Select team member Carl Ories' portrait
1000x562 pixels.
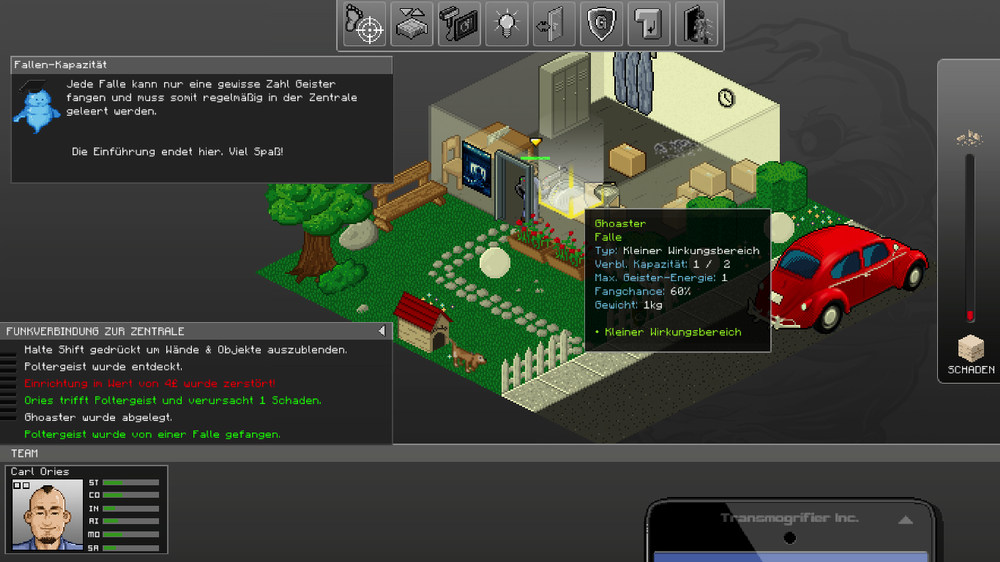point(47,515)
